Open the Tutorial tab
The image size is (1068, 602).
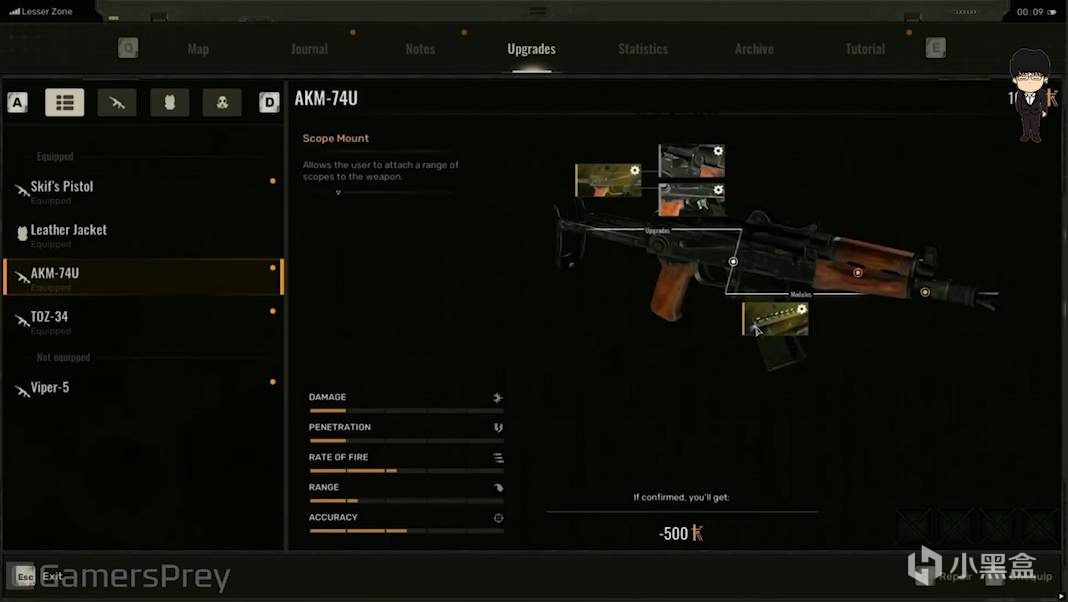point(865,49)
